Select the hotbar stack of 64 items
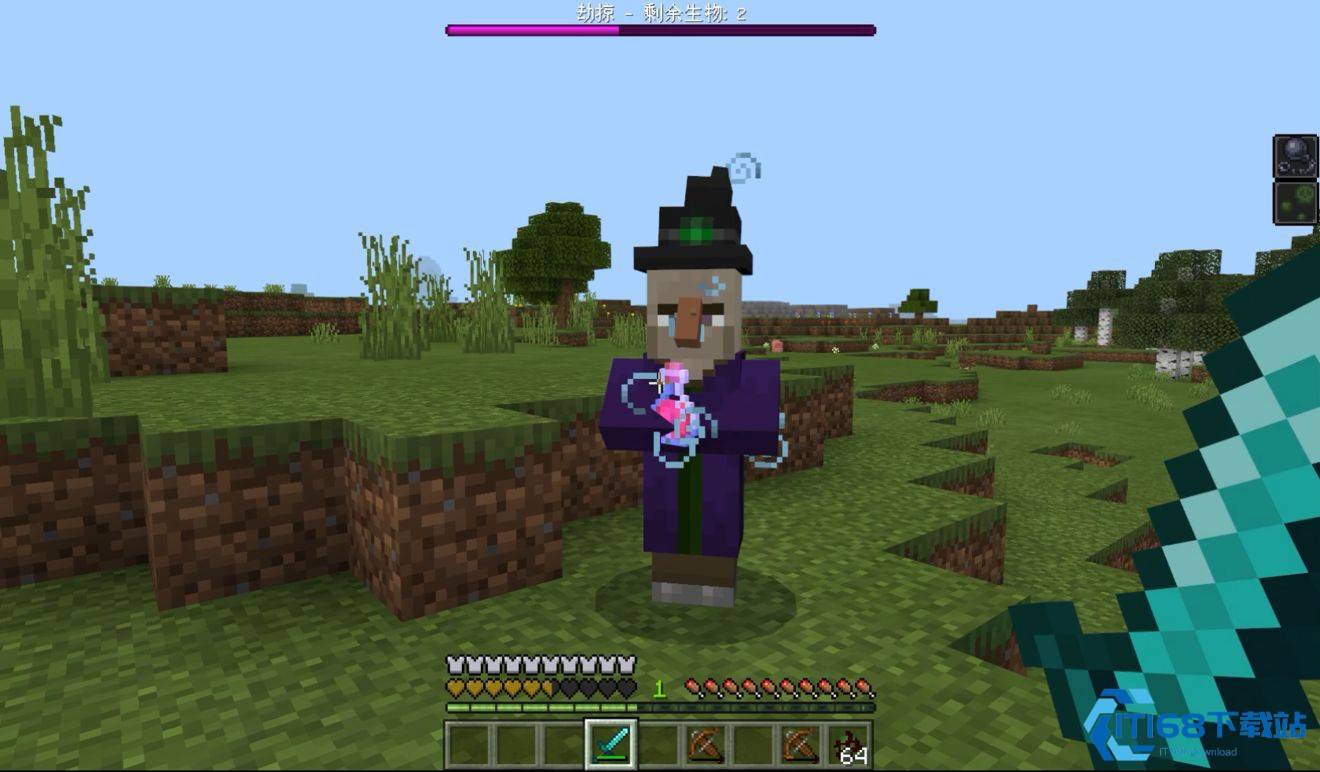The width and height of the screenshot is (1320, 772). tap(849, 746)
